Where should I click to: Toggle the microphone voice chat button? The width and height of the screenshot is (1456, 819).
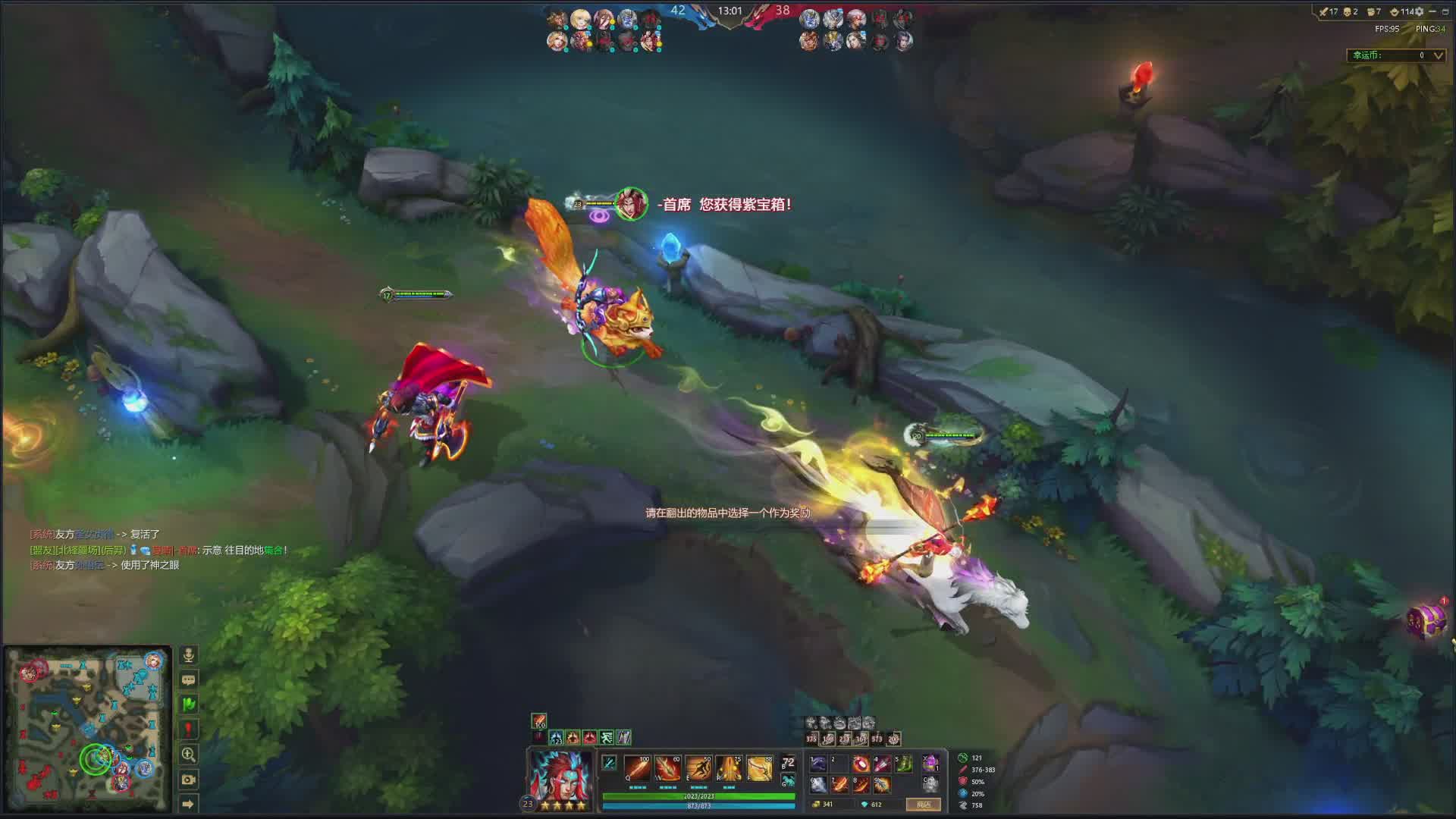click(189, 655)
